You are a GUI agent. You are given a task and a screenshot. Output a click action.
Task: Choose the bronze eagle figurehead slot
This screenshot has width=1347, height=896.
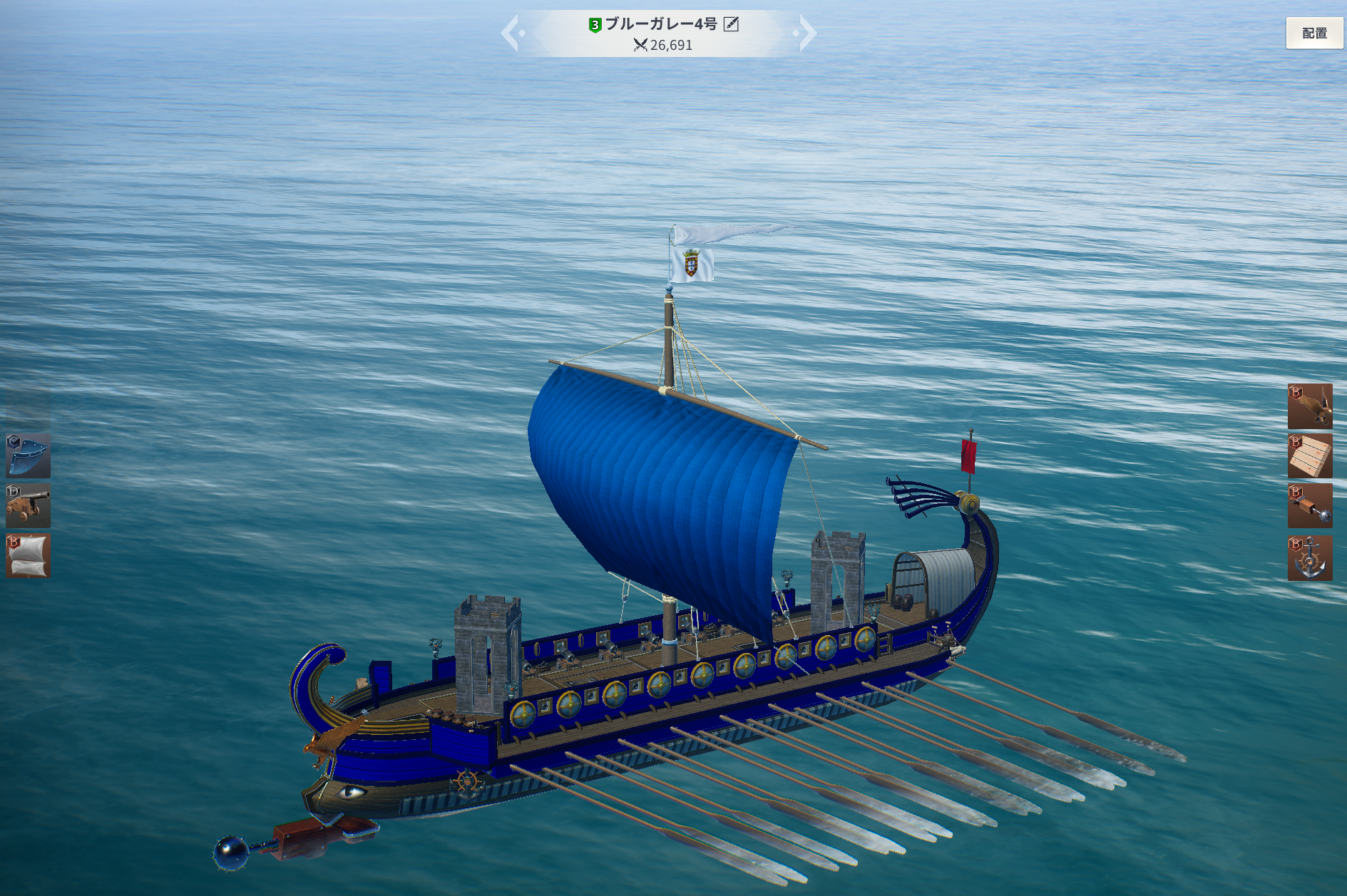(1310, 406)
